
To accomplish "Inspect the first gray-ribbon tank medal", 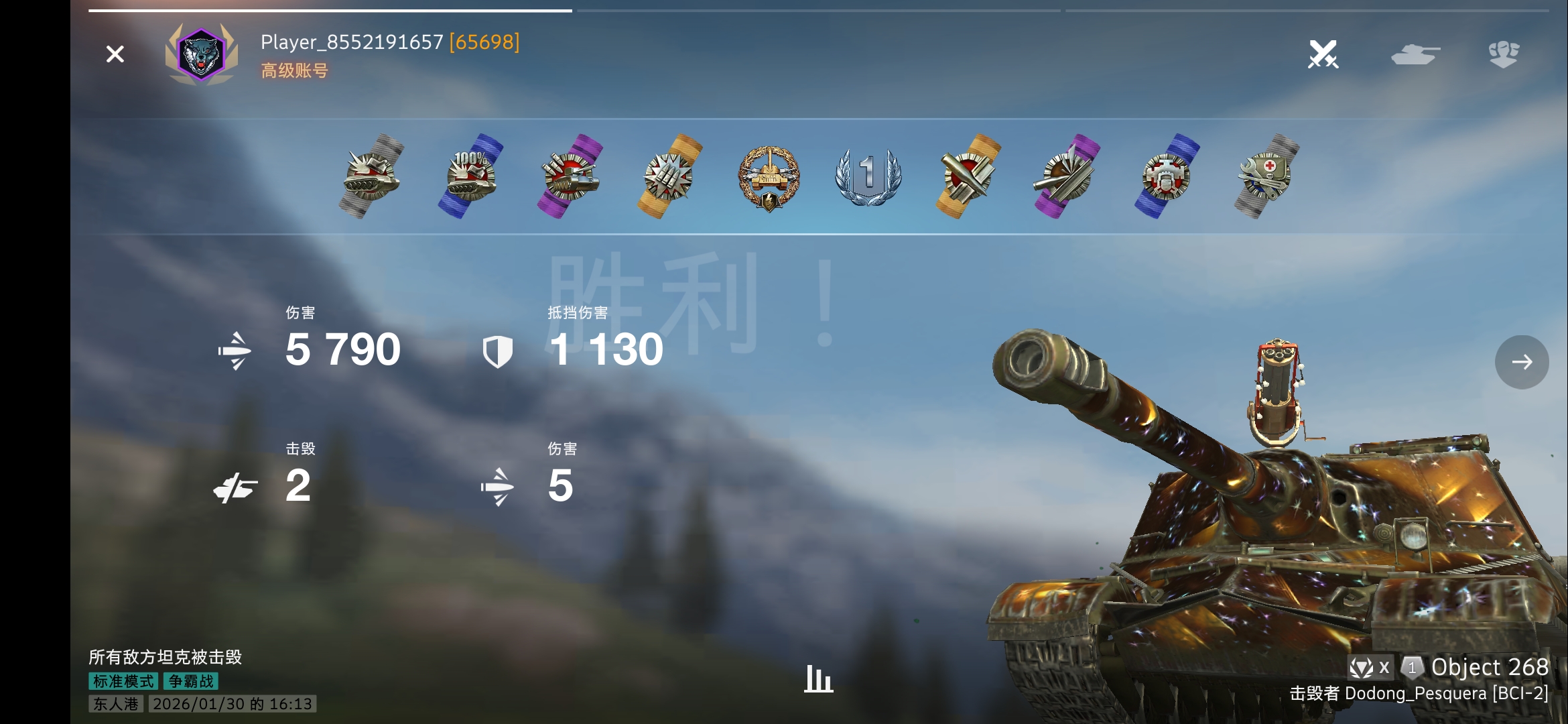I will (371, 176).
